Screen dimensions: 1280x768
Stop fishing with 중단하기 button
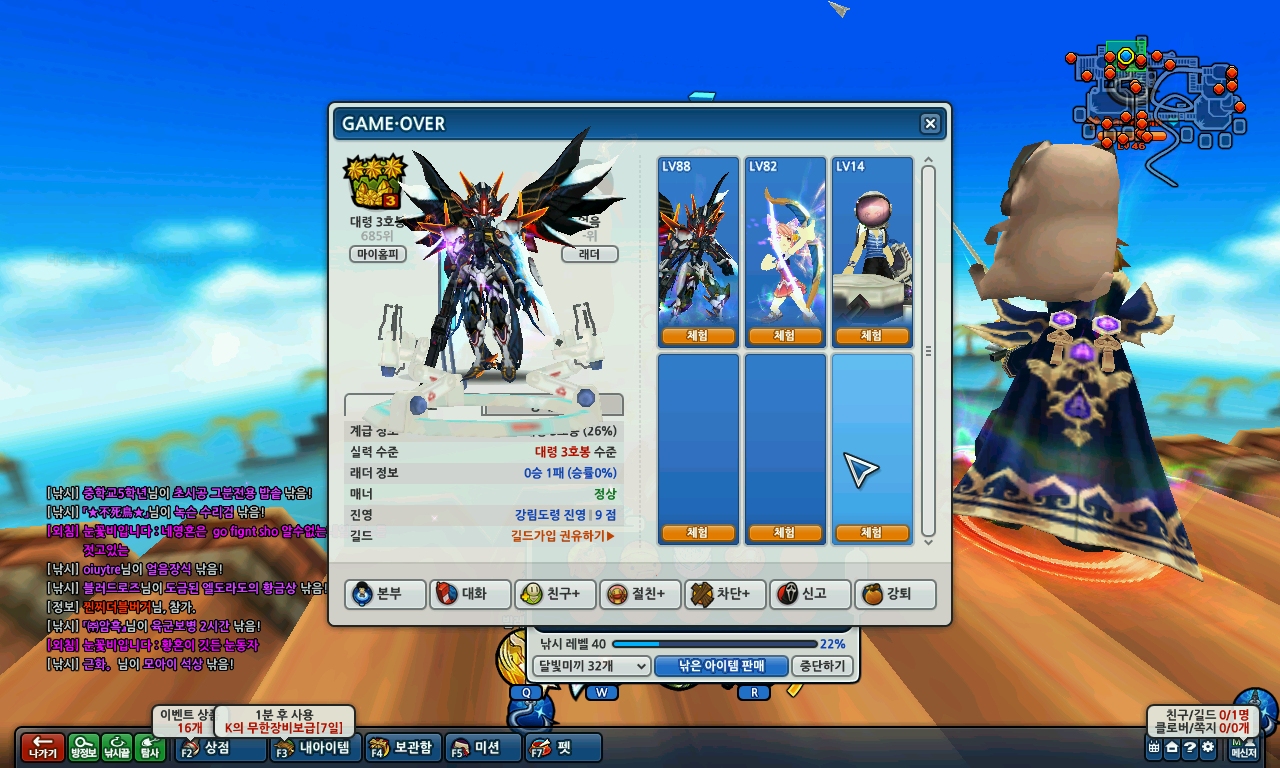823,666
